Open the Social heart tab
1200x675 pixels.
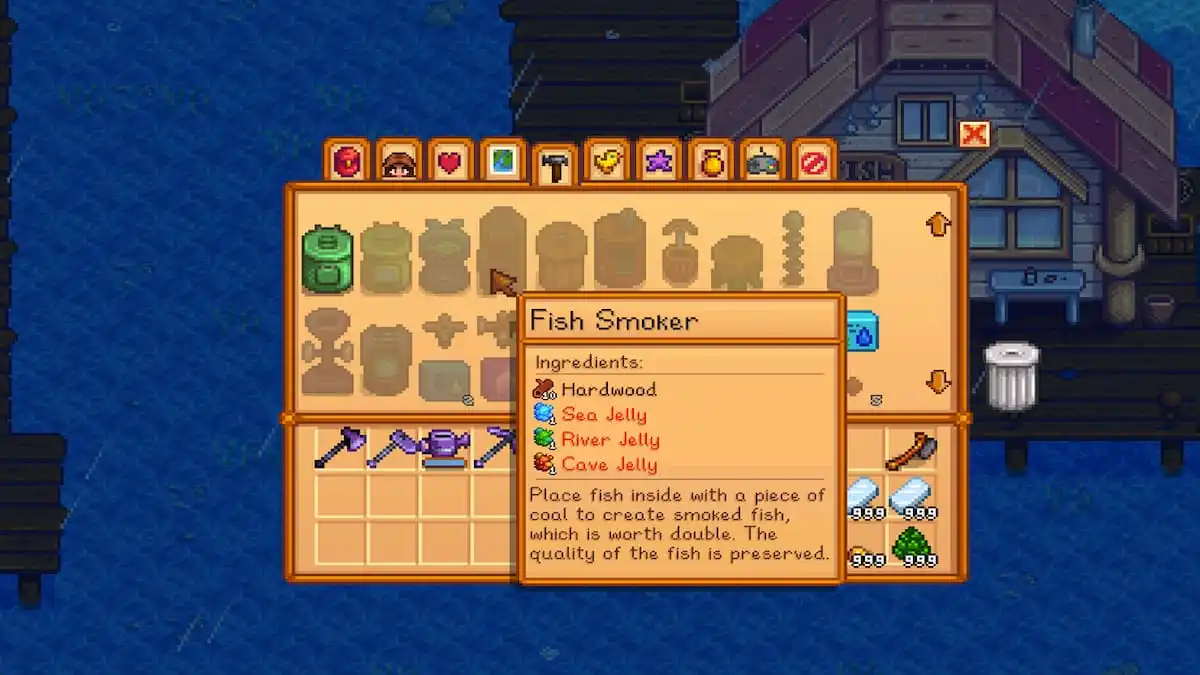pyautogui.click(x=450, y=161)
